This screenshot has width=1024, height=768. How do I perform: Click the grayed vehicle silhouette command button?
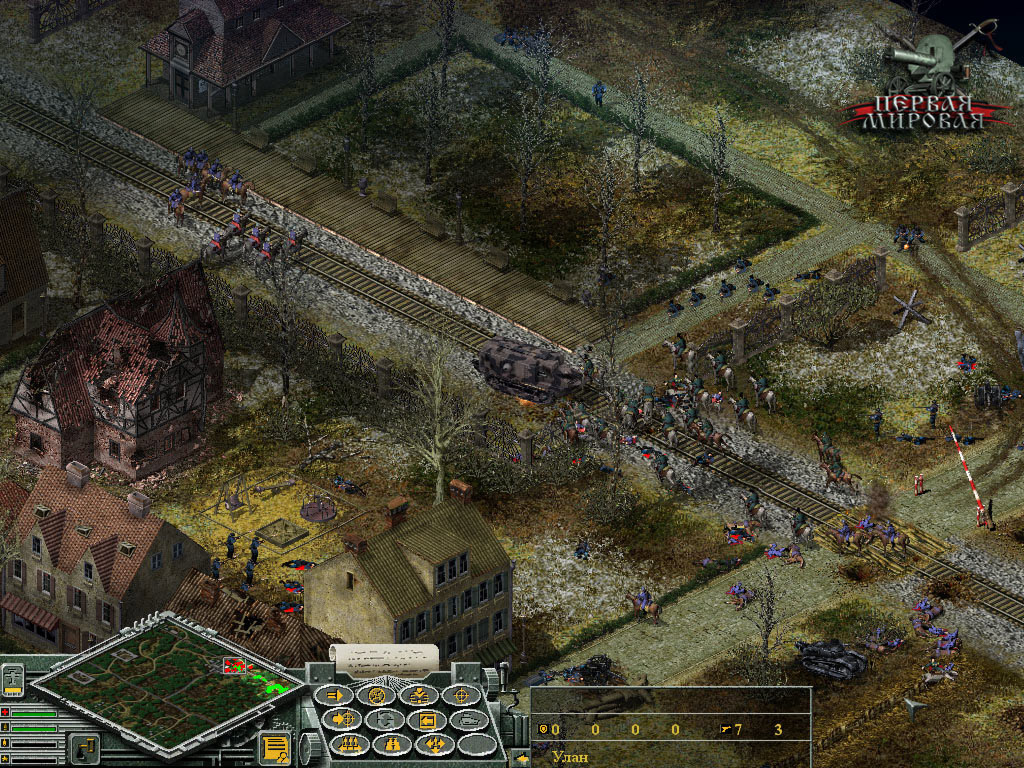pos(471,720)
